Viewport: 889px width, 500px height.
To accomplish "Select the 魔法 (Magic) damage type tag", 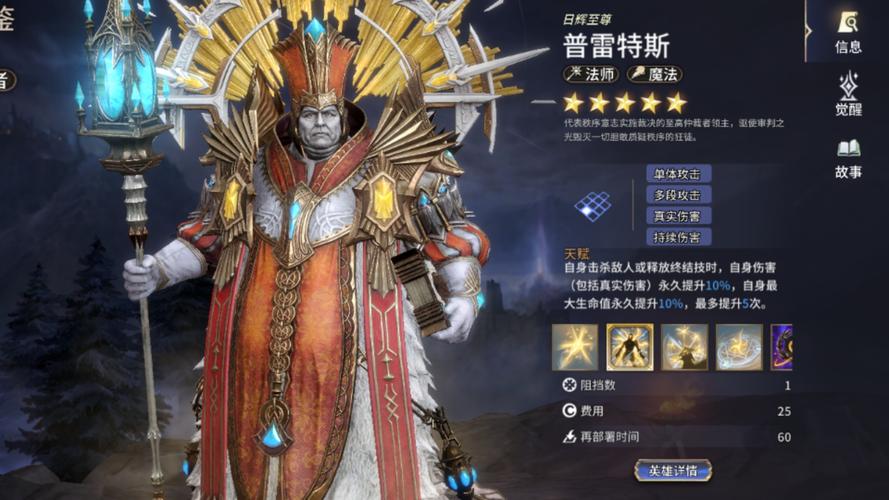I will click(x=655, y=74).
